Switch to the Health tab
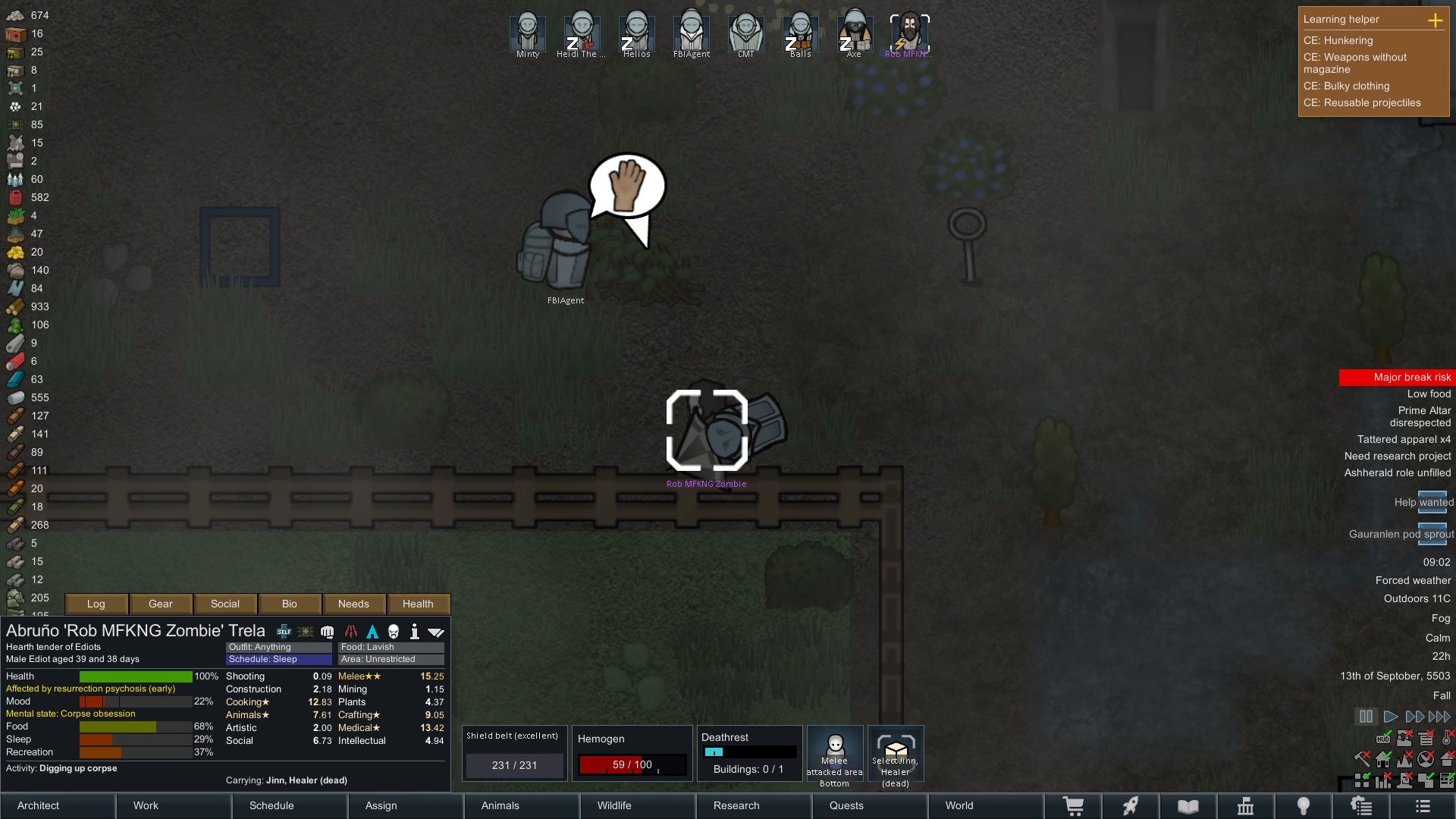 coord(418,604)
